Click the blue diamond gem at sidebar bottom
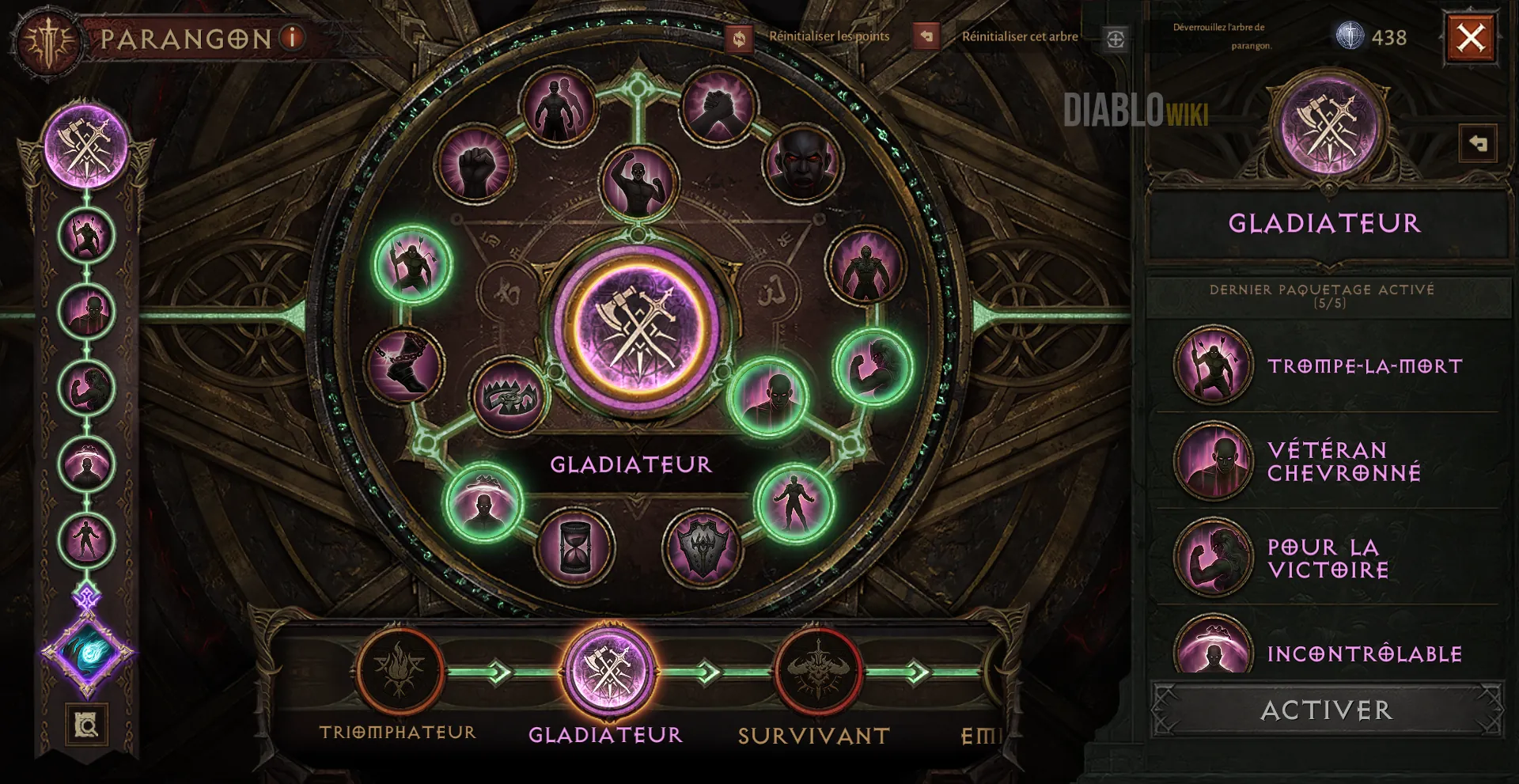The image size is (1519, 784). click(87, 653)
